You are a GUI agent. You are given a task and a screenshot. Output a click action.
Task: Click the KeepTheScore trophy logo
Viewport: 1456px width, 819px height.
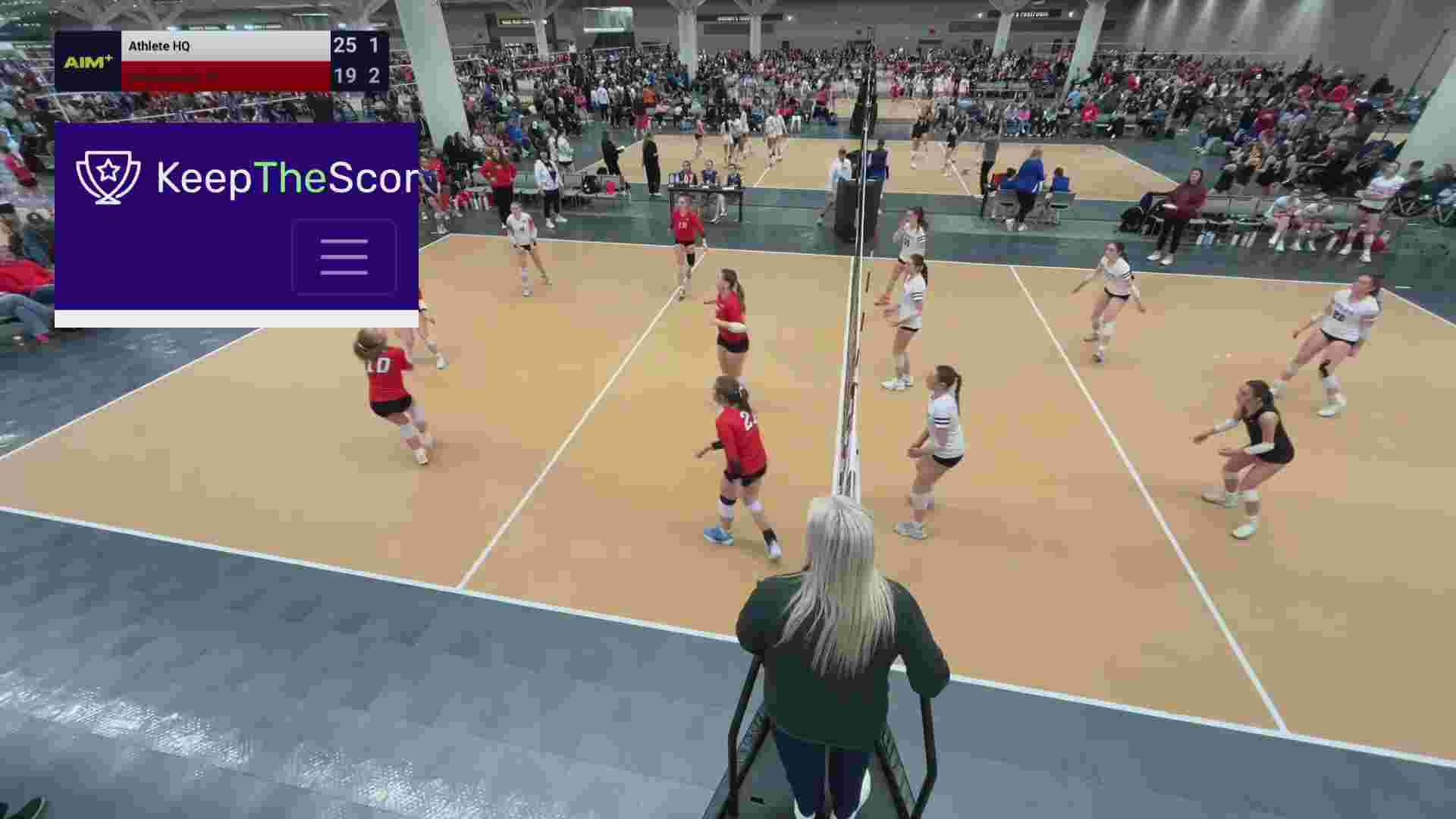[x=108, y=177]
